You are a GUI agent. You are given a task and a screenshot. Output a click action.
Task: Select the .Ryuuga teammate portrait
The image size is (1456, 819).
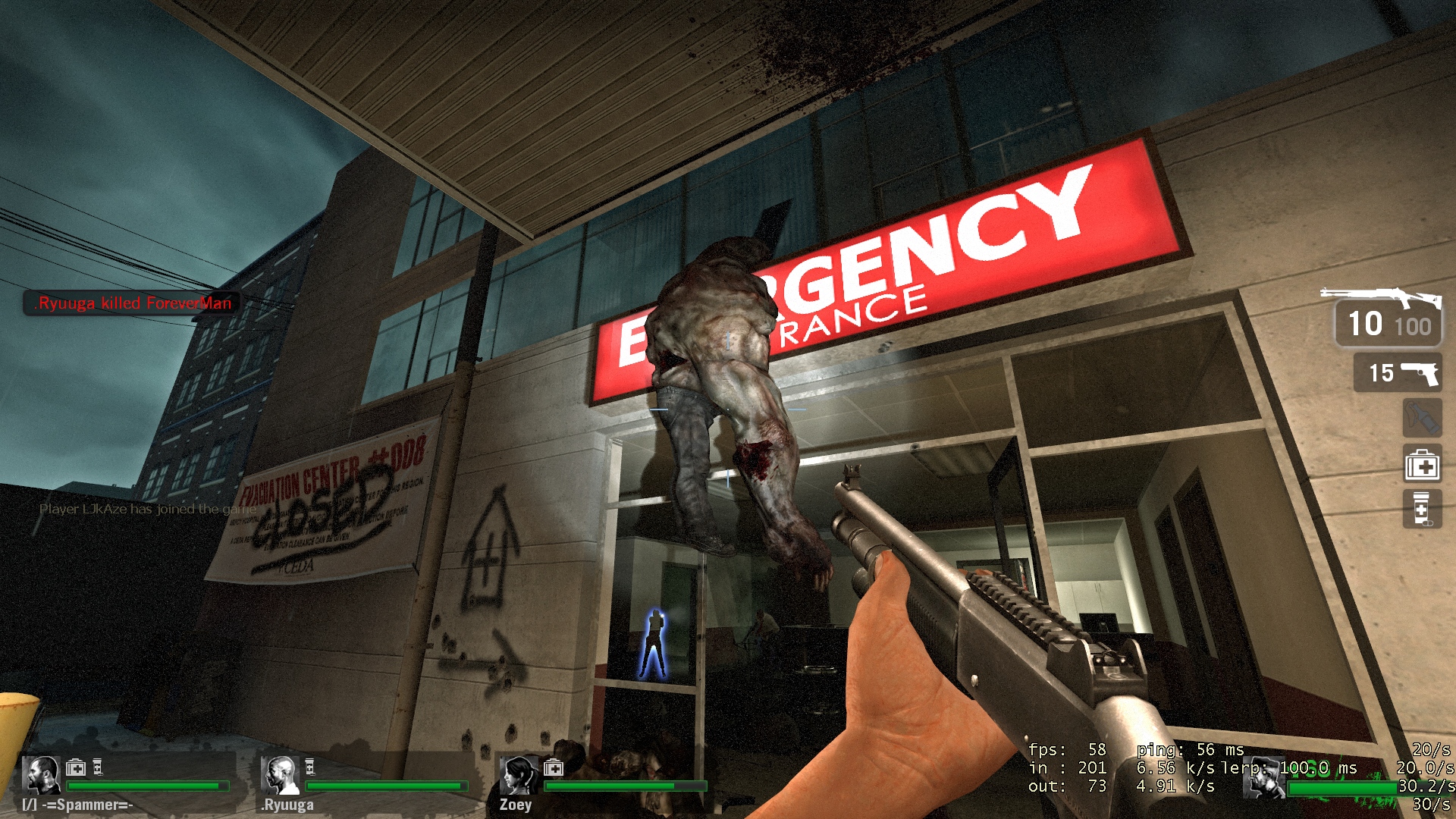pos(279,775)
